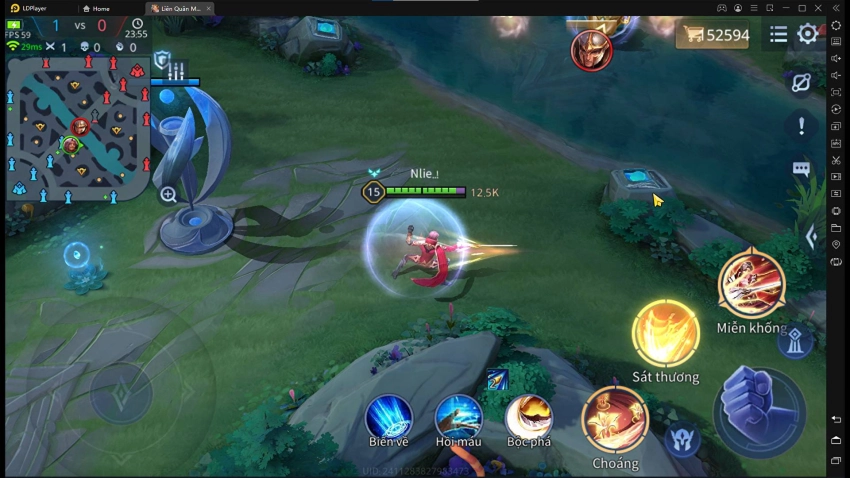The width and height of the screenshot is (850, 478).
Task: Click the magnifier below the minimap
Action: [168, 195]
